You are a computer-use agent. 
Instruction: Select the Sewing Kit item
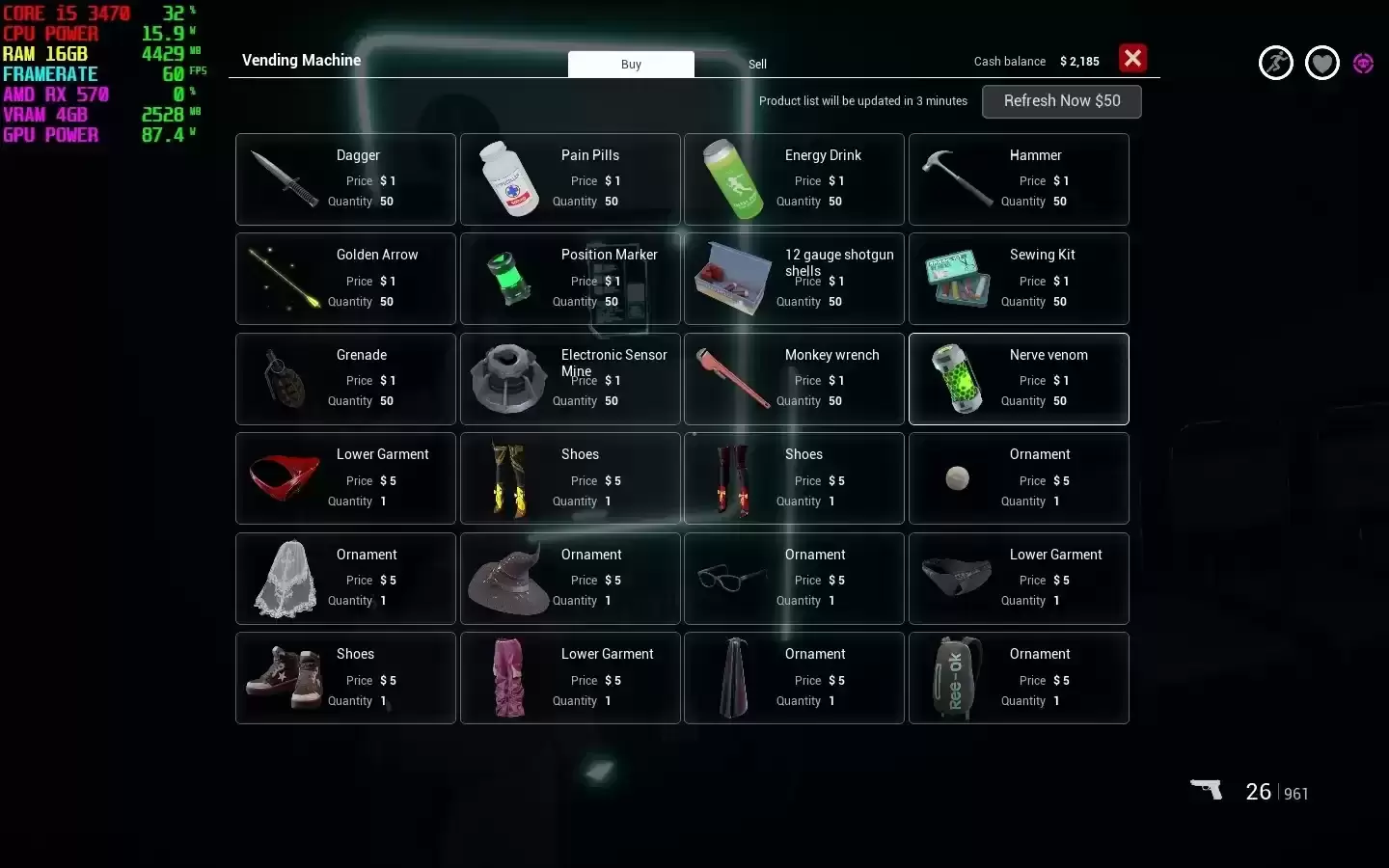(1019, 279)
